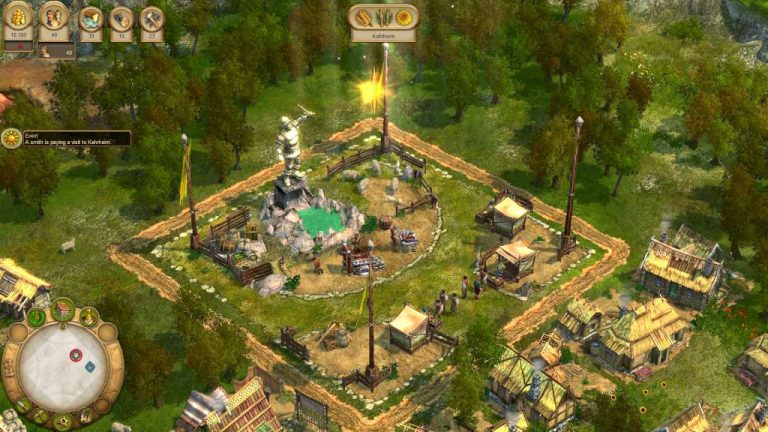
Task: Click the golden statue button above minimap
Action: (89, 318)
